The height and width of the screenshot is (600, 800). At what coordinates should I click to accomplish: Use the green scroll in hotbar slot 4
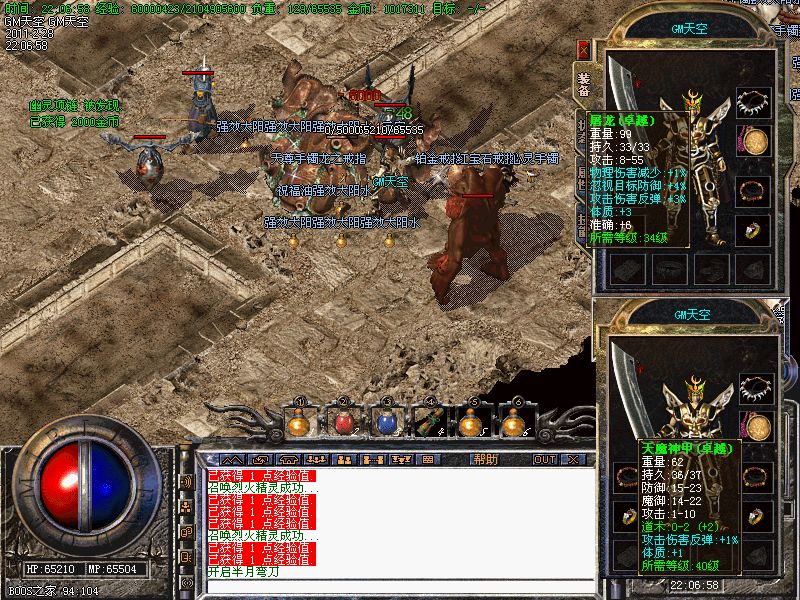click(429, 424)
